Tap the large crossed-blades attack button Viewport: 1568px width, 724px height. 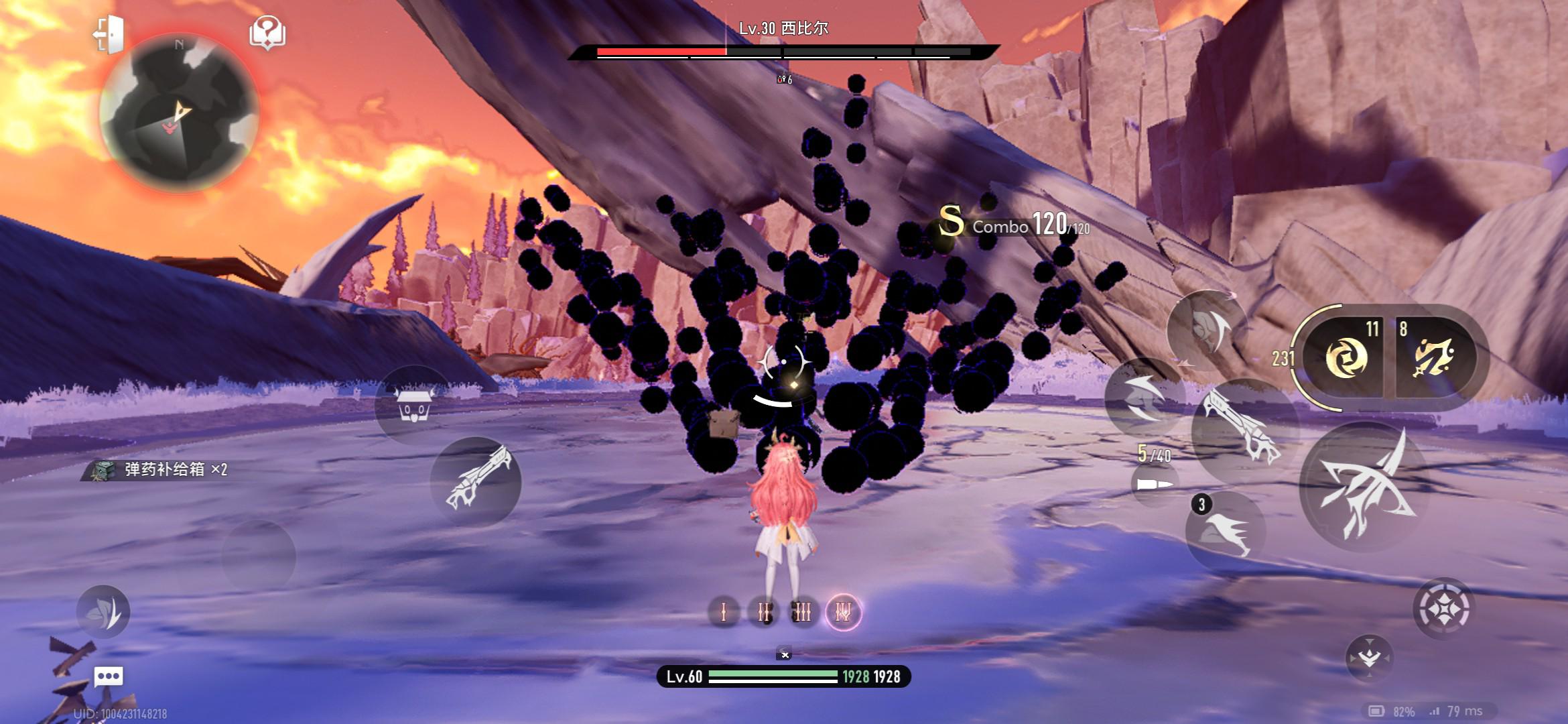point(1364,488)
